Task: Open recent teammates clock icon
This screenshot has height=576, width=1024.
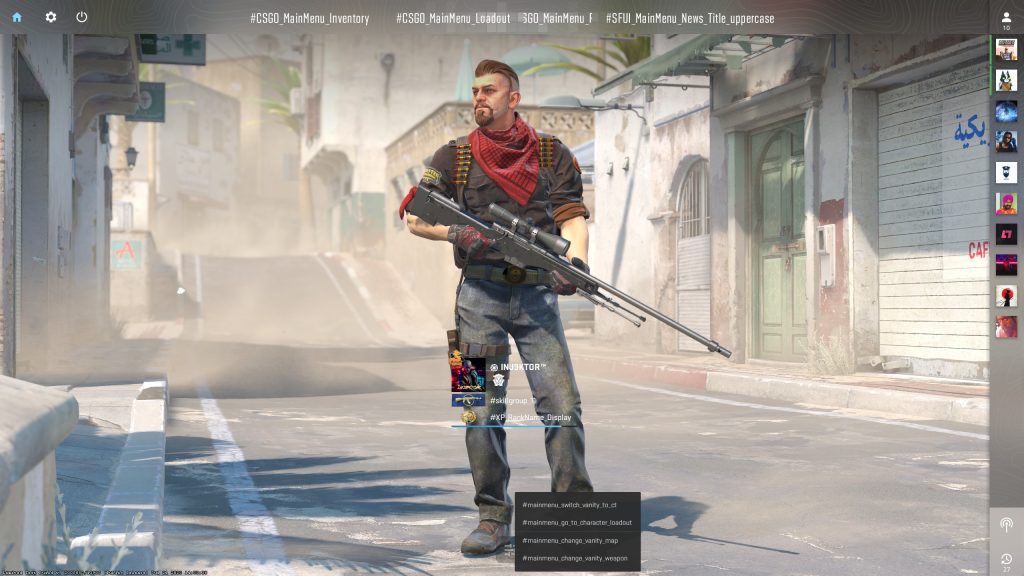Action: 1006,558
